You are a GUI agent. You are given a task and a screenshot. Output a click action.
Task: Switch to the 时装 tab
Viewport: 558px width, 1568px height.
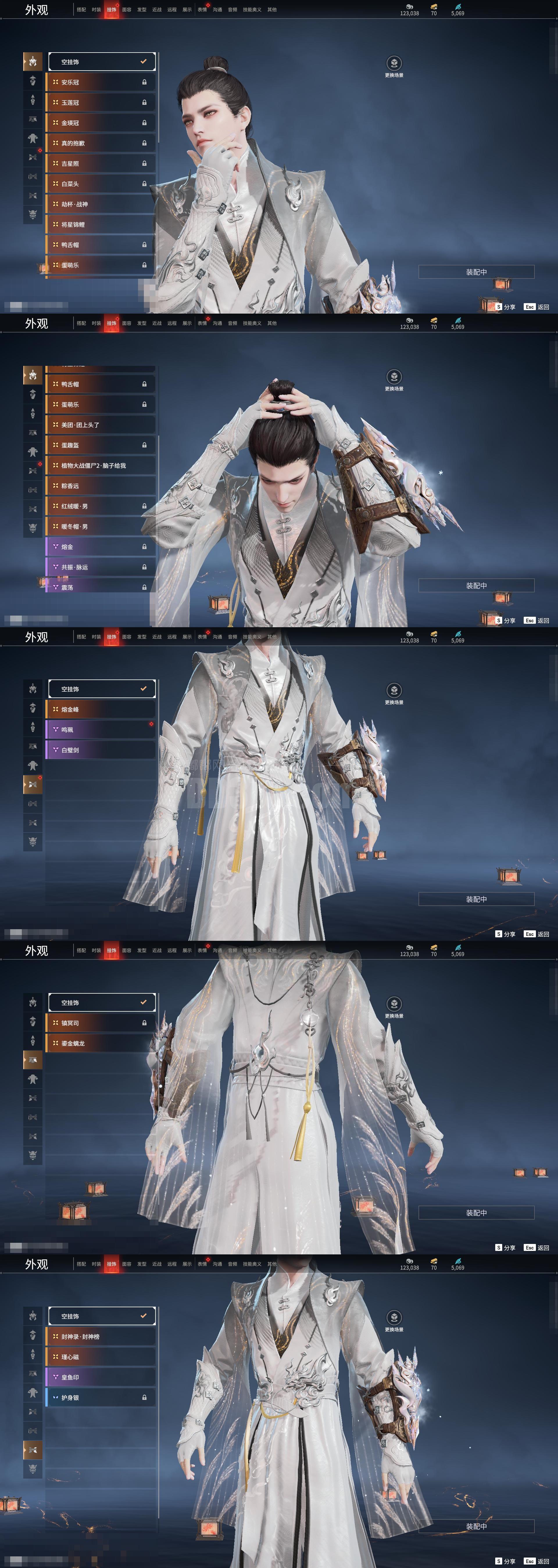click(96, 9)
